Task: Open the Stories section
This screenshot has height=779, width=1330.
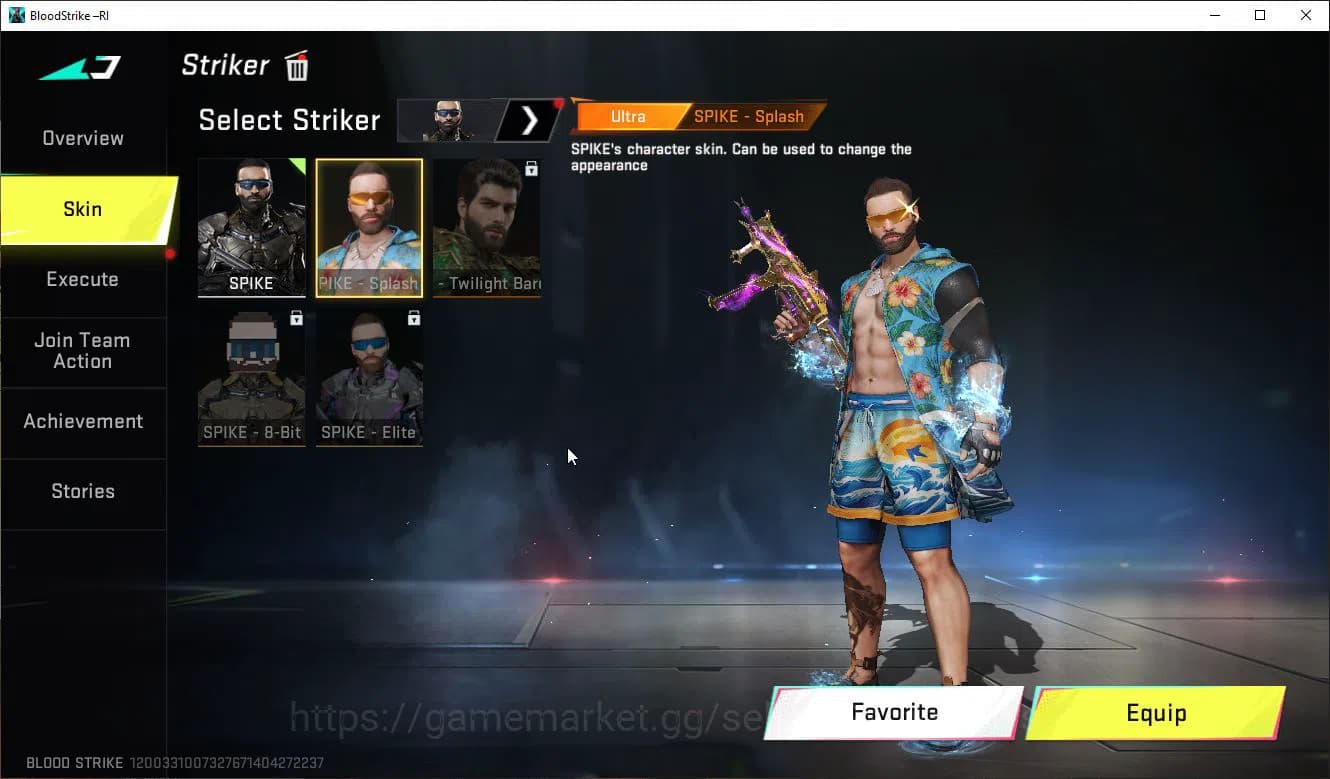Action: 82,491
